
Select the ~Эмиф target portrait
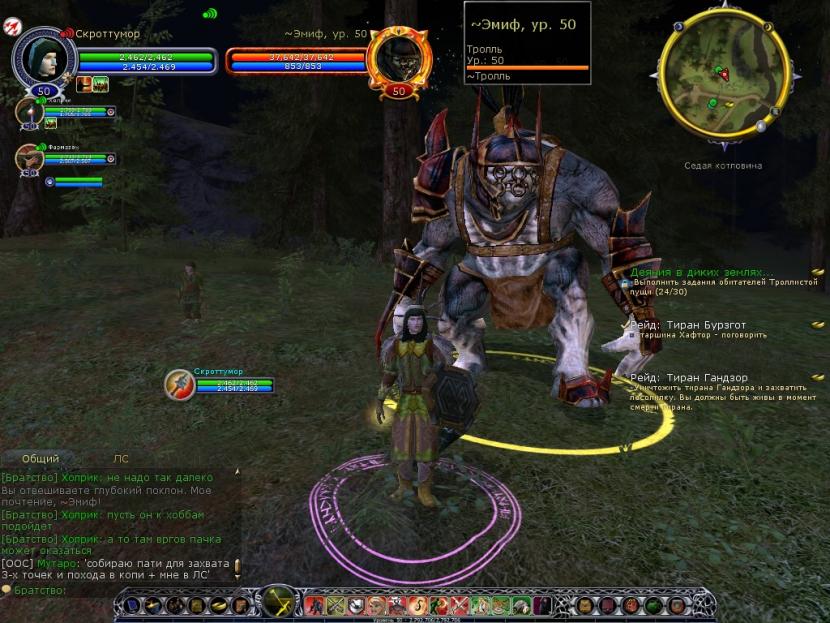pos(398,58)
